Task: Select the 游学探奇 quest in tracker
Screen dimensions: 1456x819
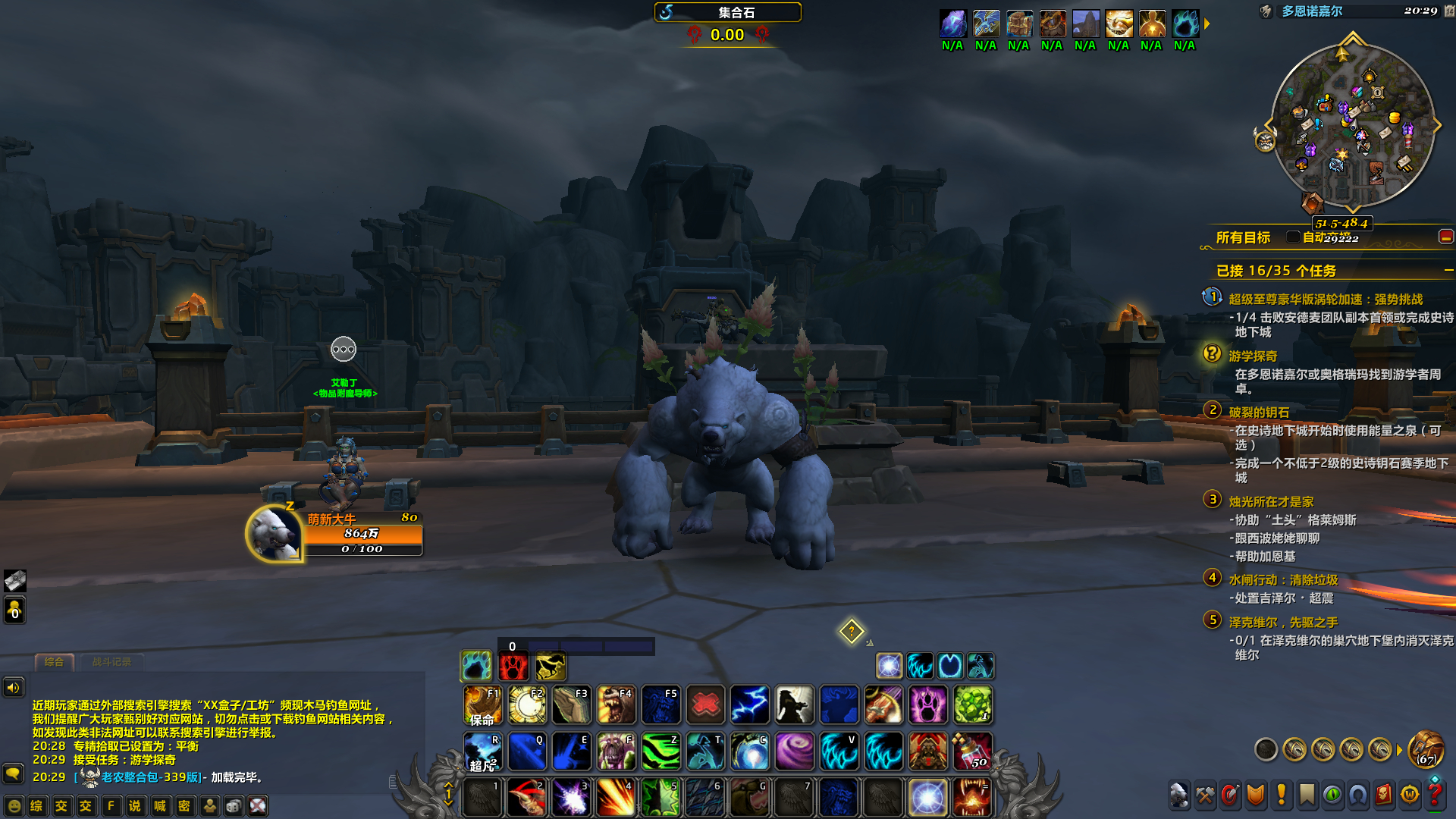Action: point(1253,356)
